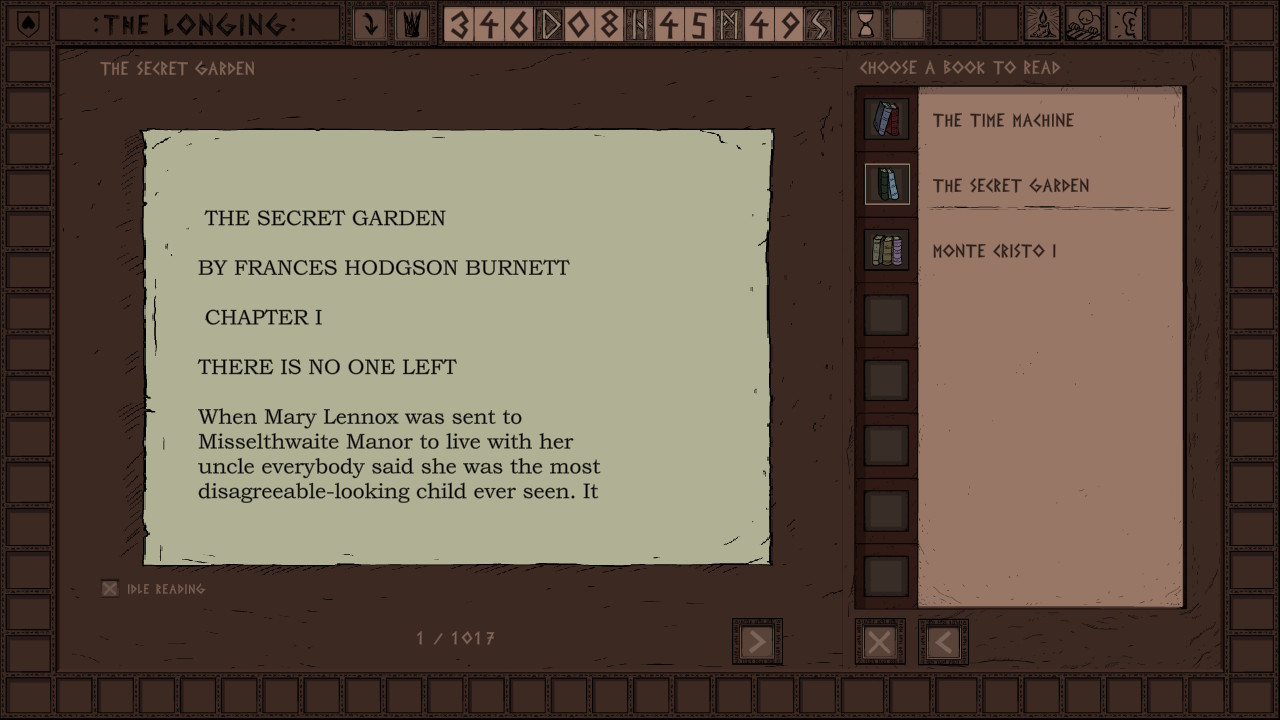
Task: Choose The Secret Garden from the book list
Action: pos(1010,186)
